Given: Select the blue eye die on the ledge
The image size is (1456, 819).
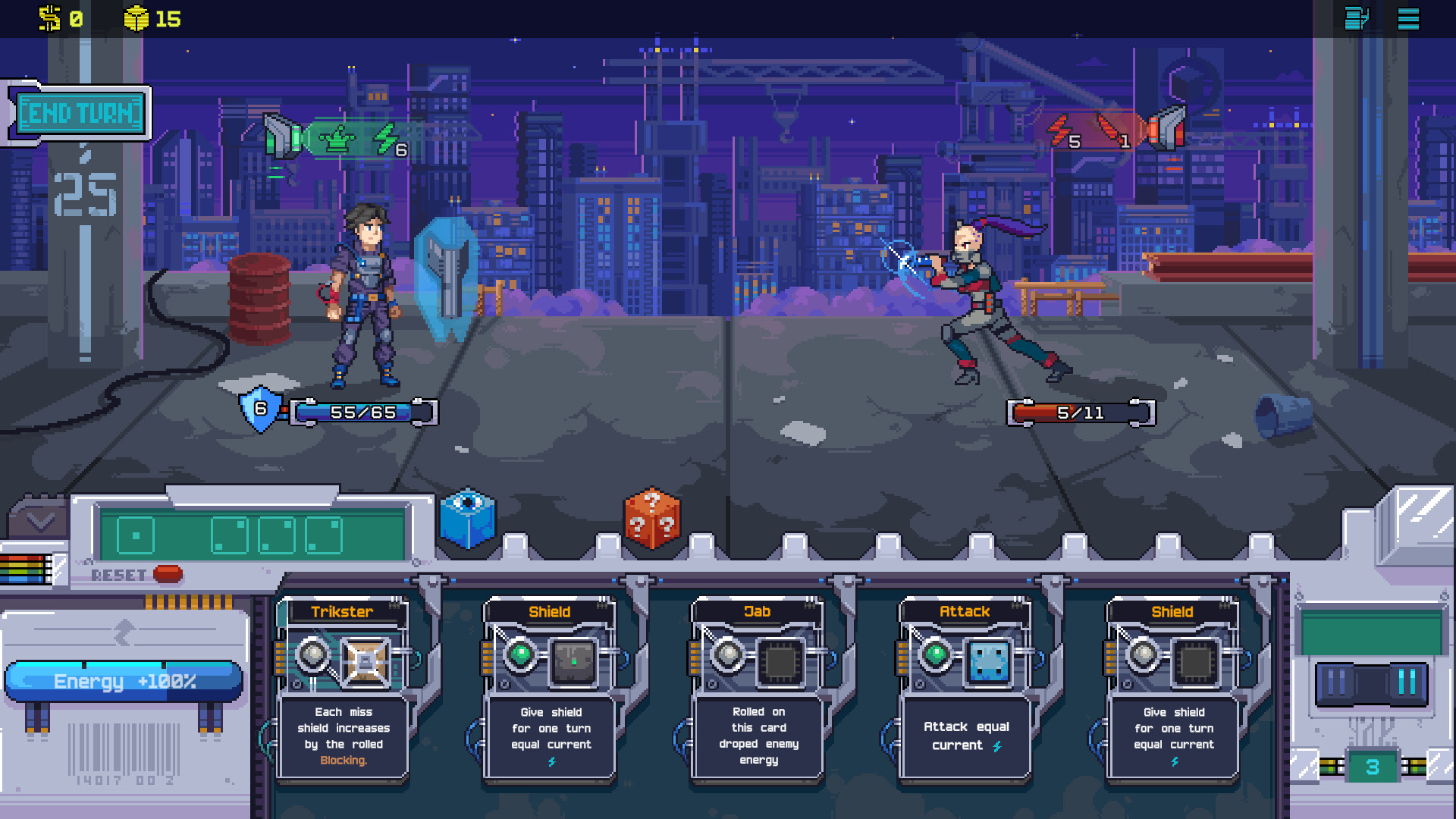Looking at the screenshot, I should [468, 519].
